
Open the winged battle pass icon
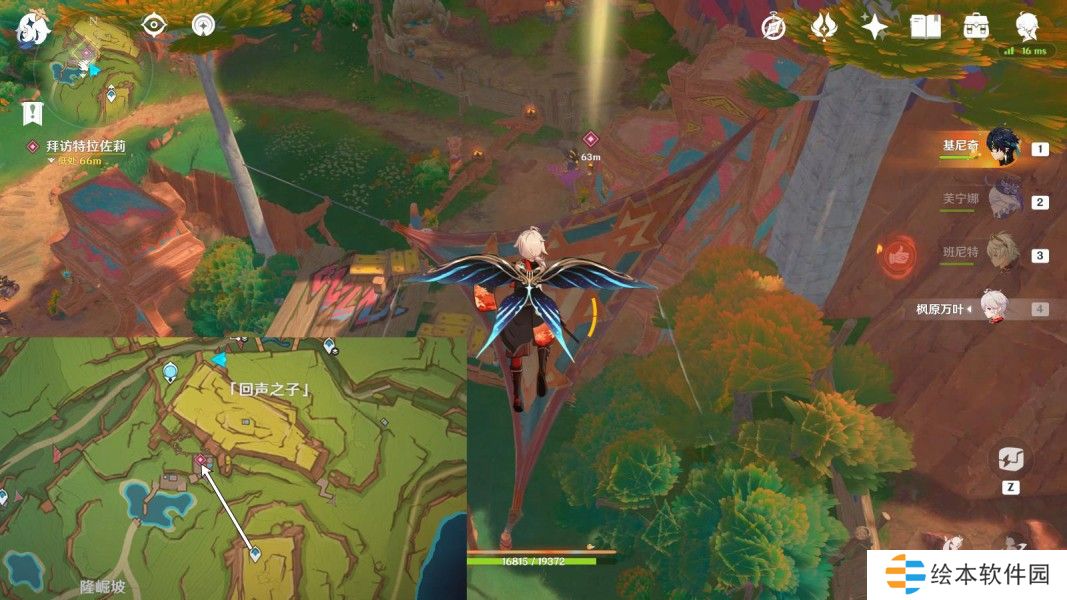pyautogui.click(x=823, y=27)
